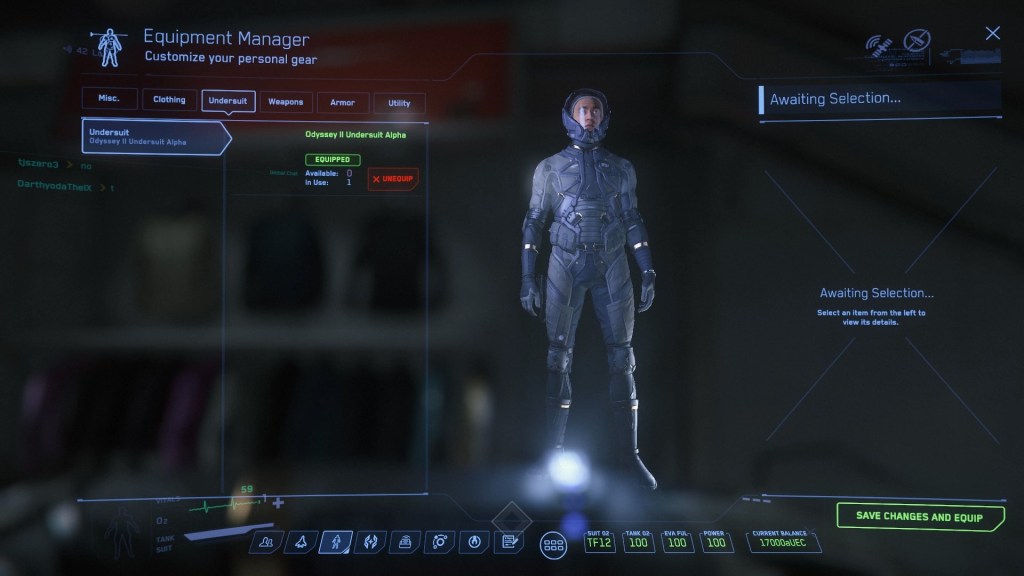Screen dimensions: 1024x576
Task: Click the red Unequip button
Action: [x=393, y=179]
